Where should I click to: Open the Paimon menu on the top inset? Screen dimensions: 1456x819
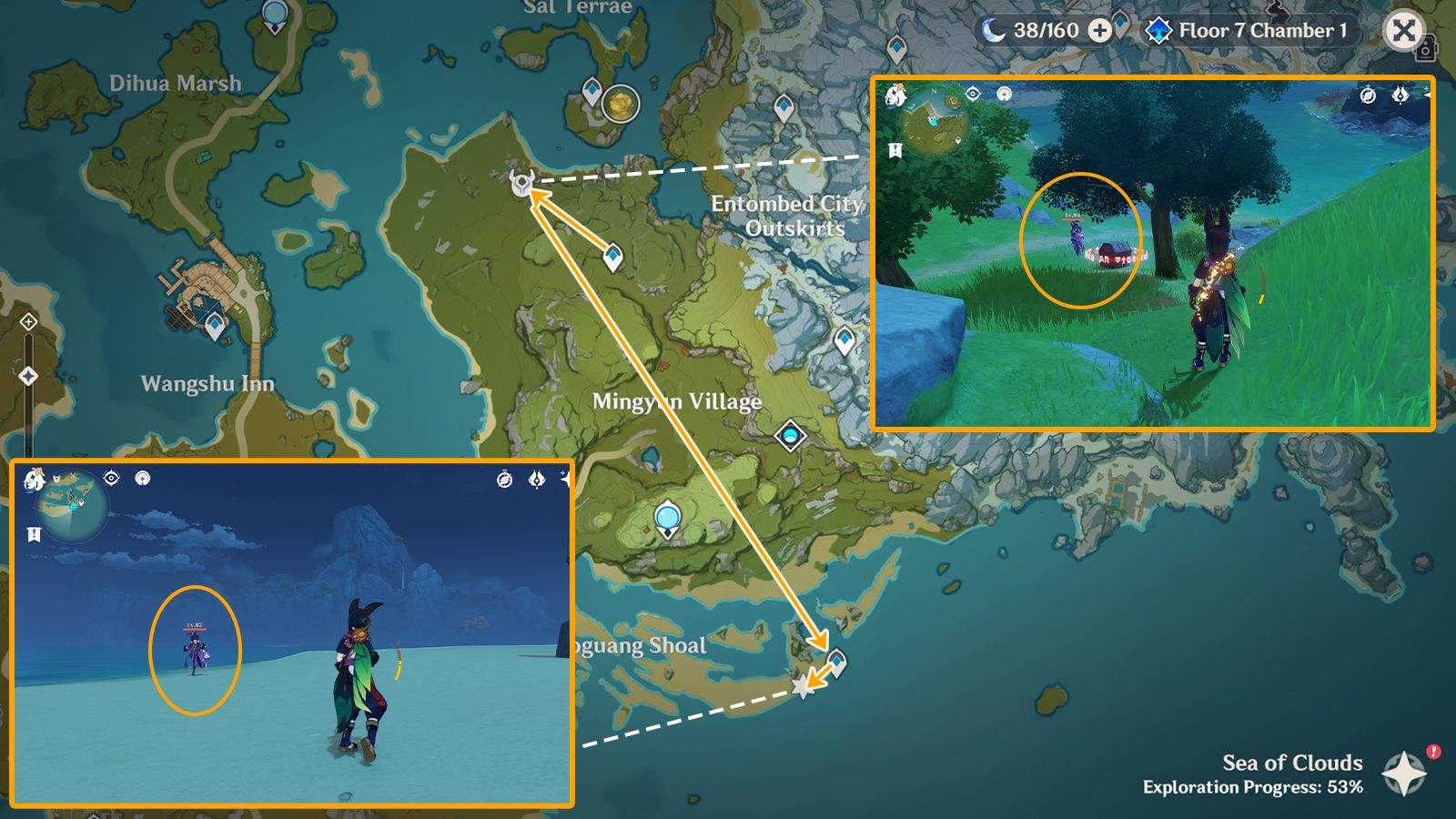point(895,93)
